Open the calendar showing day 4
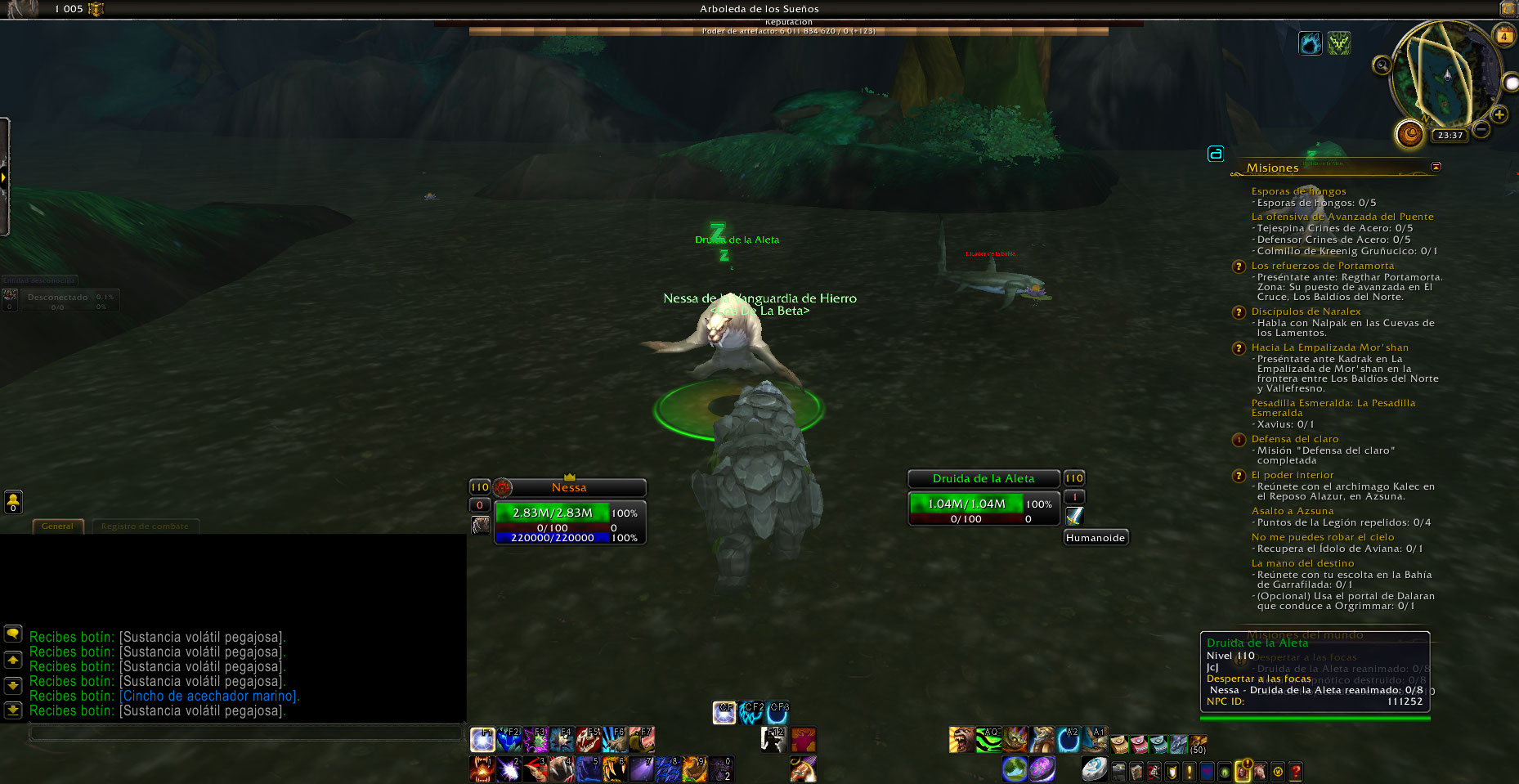1519x784 pixels. point(1504,36)
